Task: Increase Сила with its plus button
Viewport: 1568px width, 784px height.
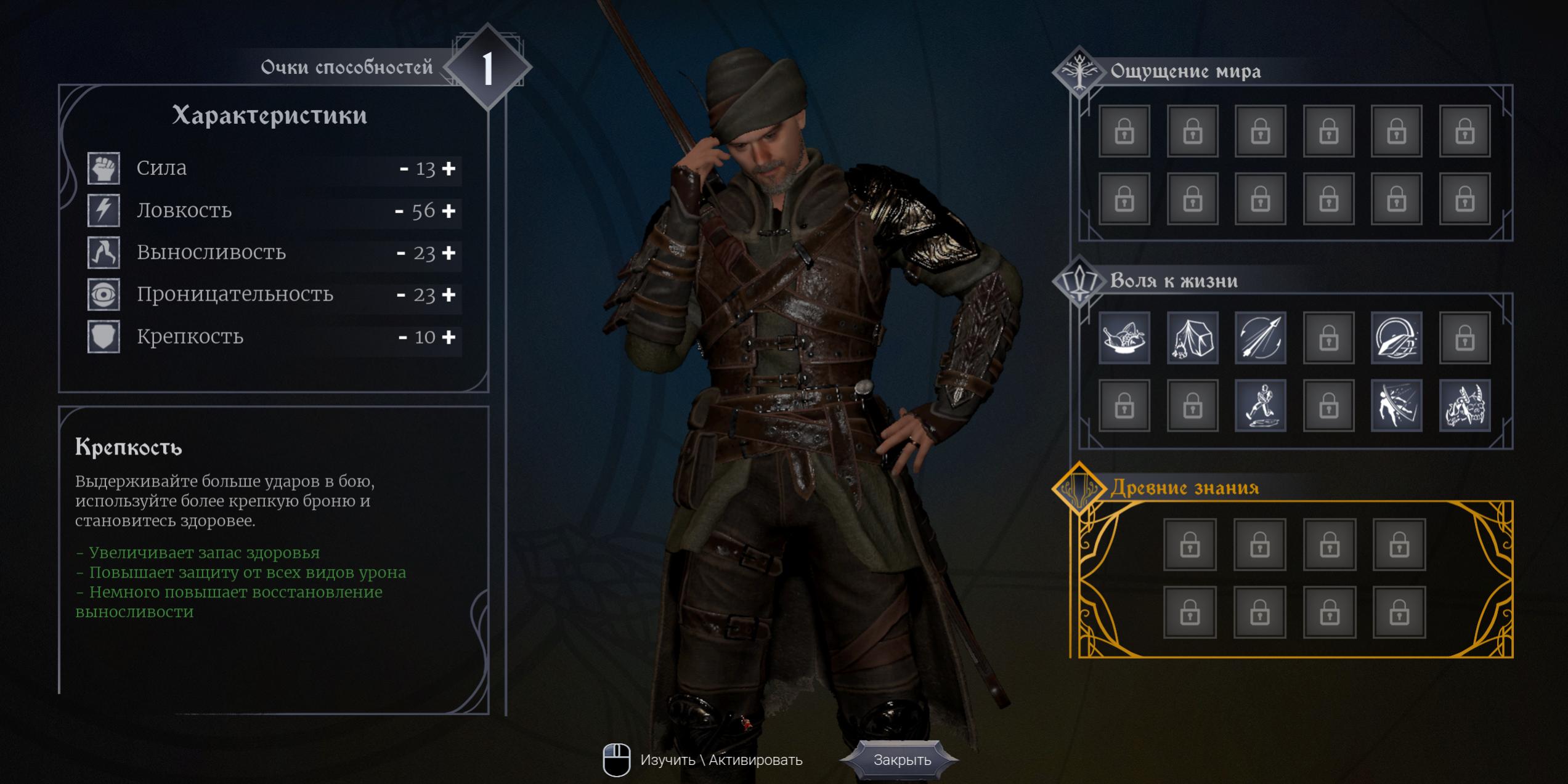Action: pos(449,168)
